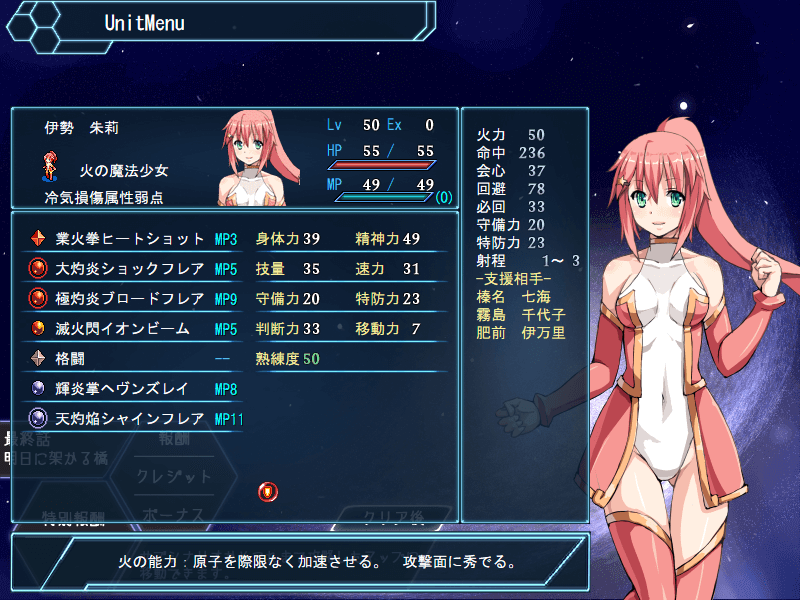Pick the 滅火閃イオンビーム skill
This screenshot has width=800, height=600.
click(130, 329)
